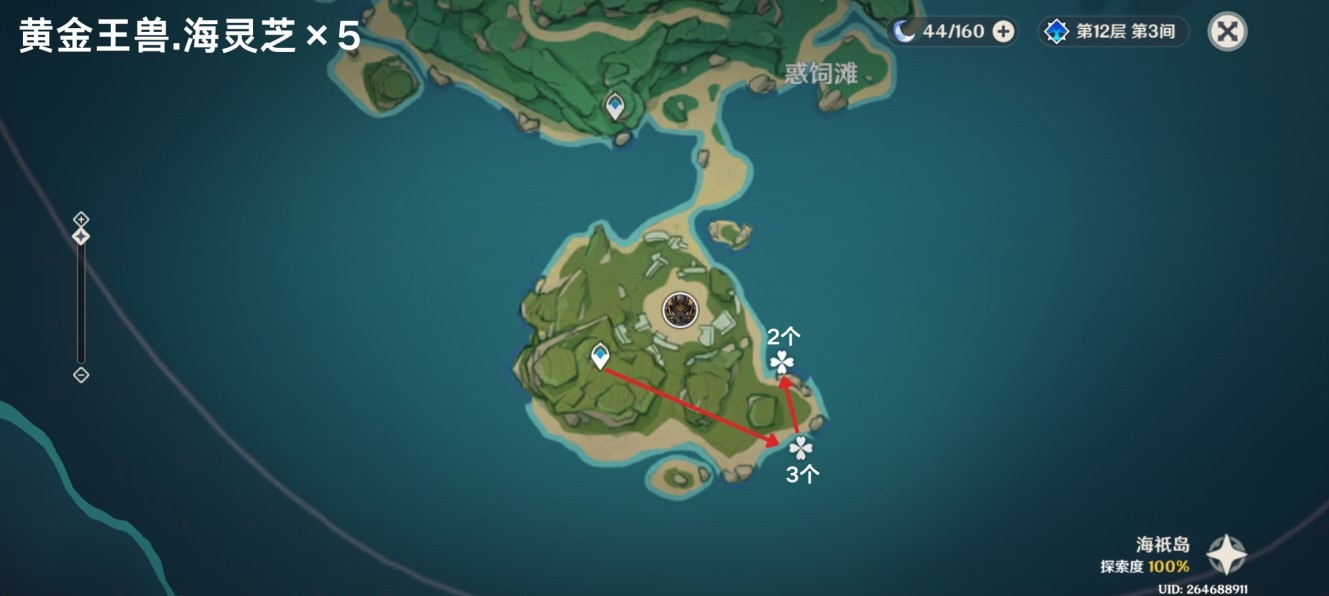Close the map screen
The width and height of the screenshot is (1329, 596).
point(1227,32)
